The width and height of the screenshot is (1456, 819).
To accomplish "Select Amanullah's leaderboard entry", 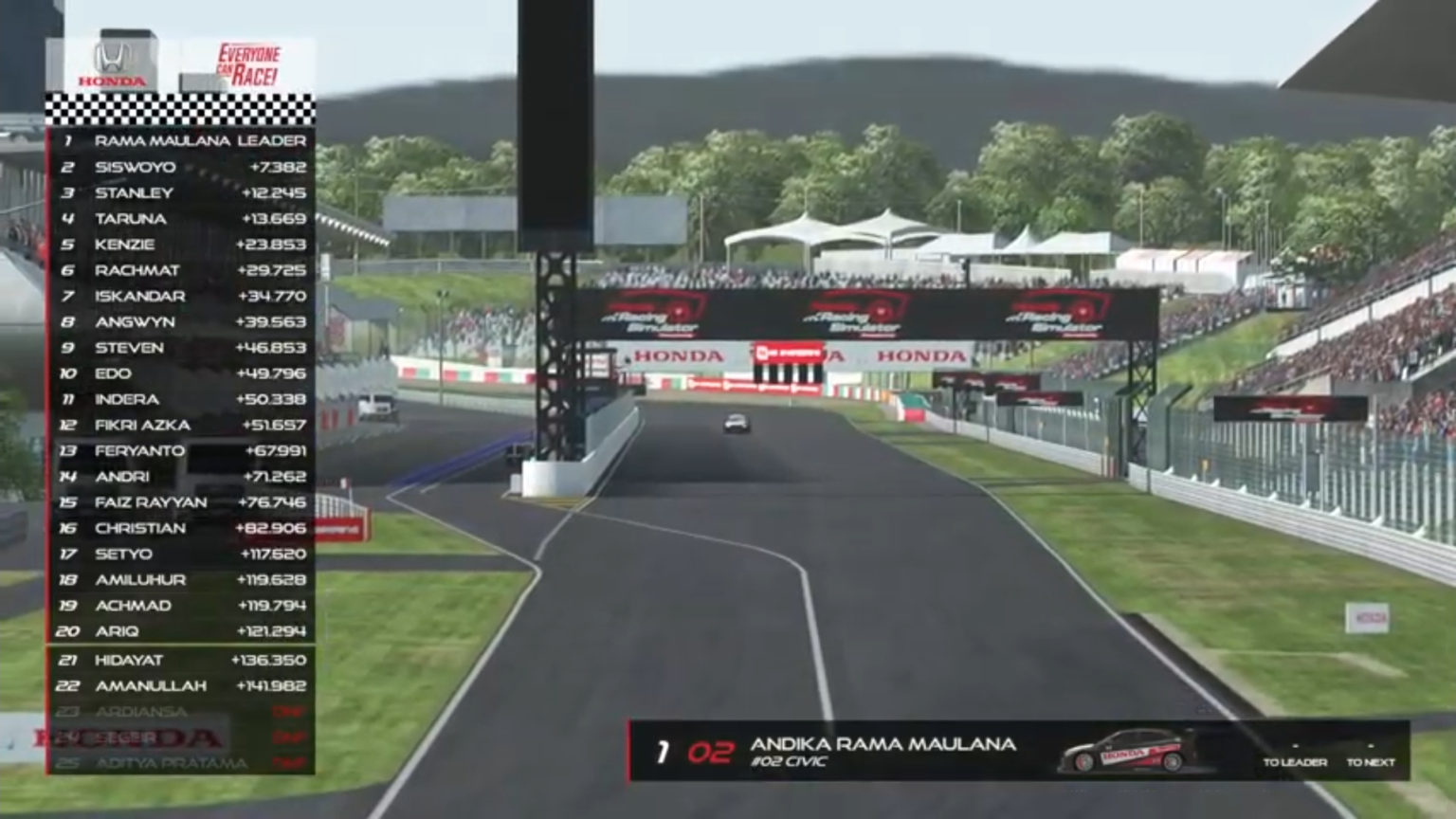I will click(181, 686).
